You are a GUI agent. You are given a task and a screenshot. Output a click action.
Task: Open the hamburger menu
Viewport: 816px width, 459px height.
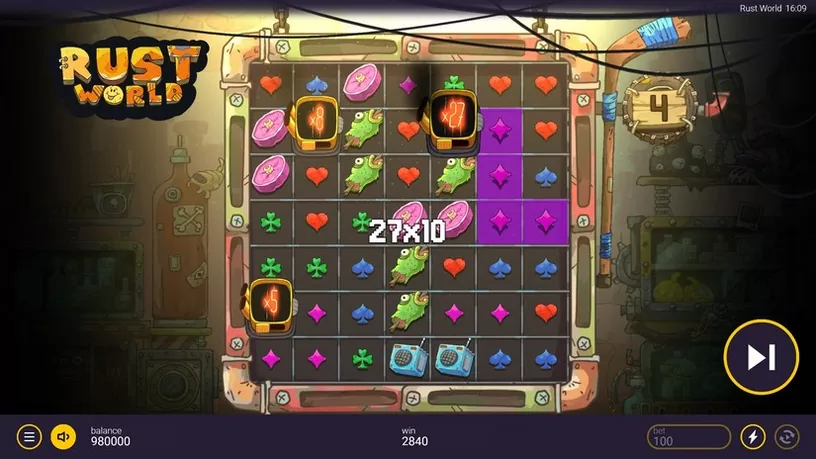click(x=30, y=437)
